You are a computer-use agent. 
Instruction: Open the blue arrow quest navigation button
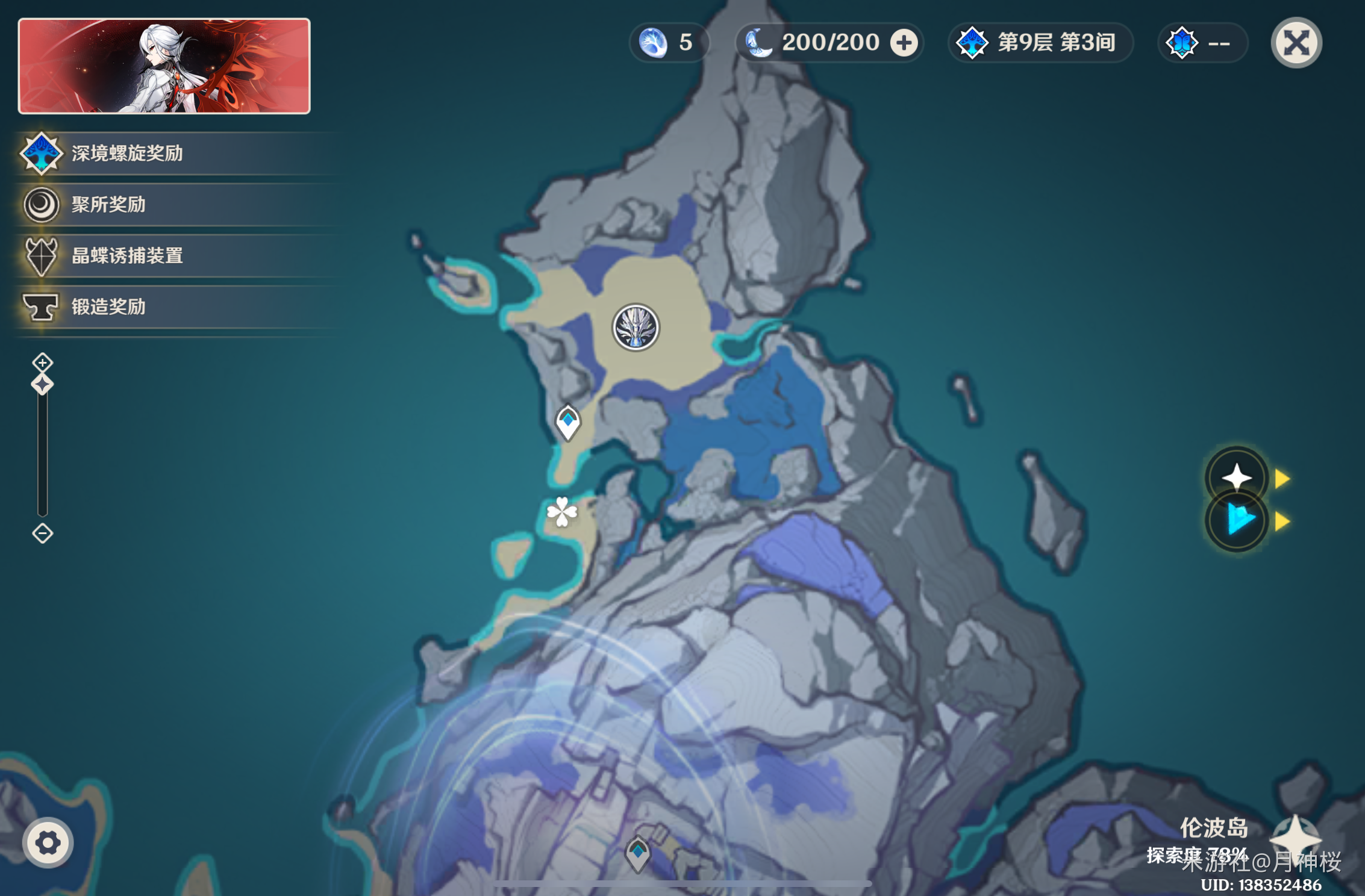pyautogui.click(x=1237, y=521)
